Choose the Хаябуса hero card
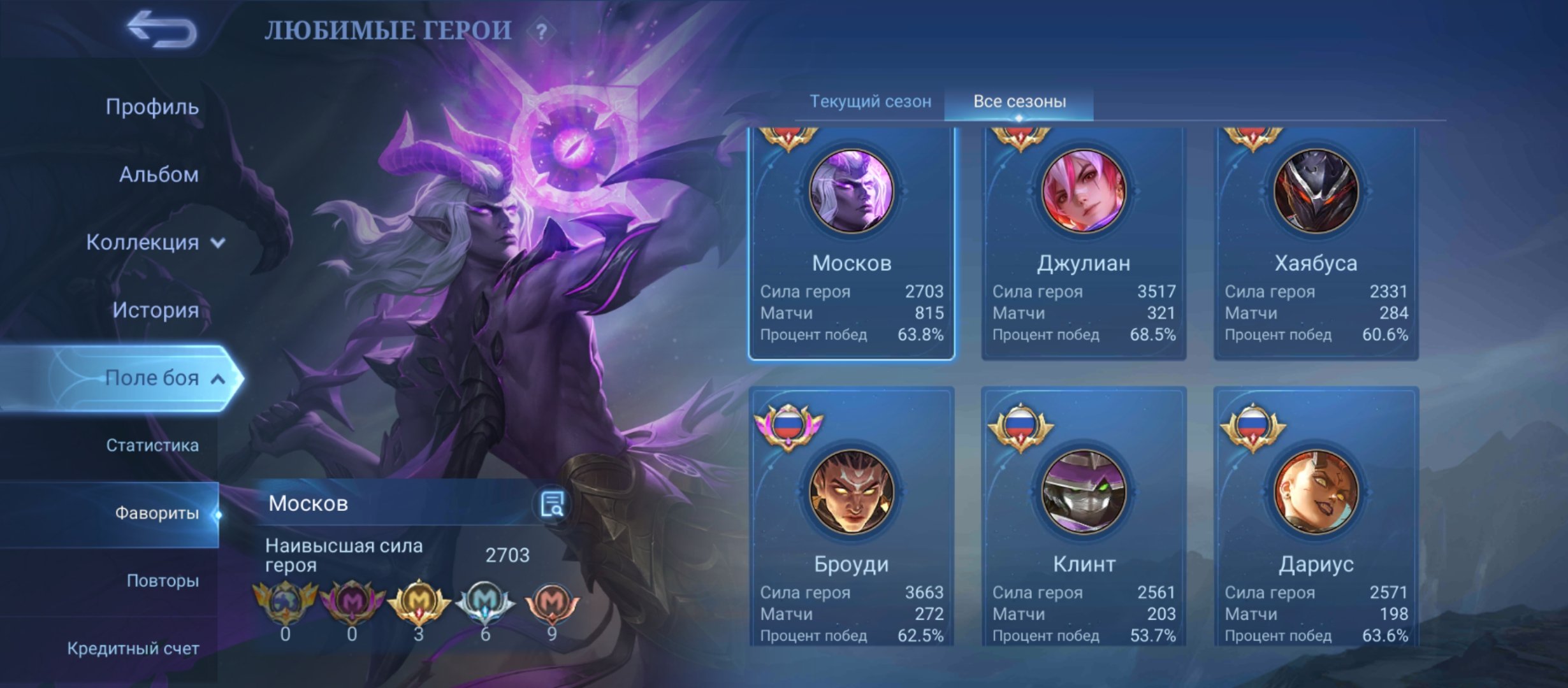 coord(1316,242)
